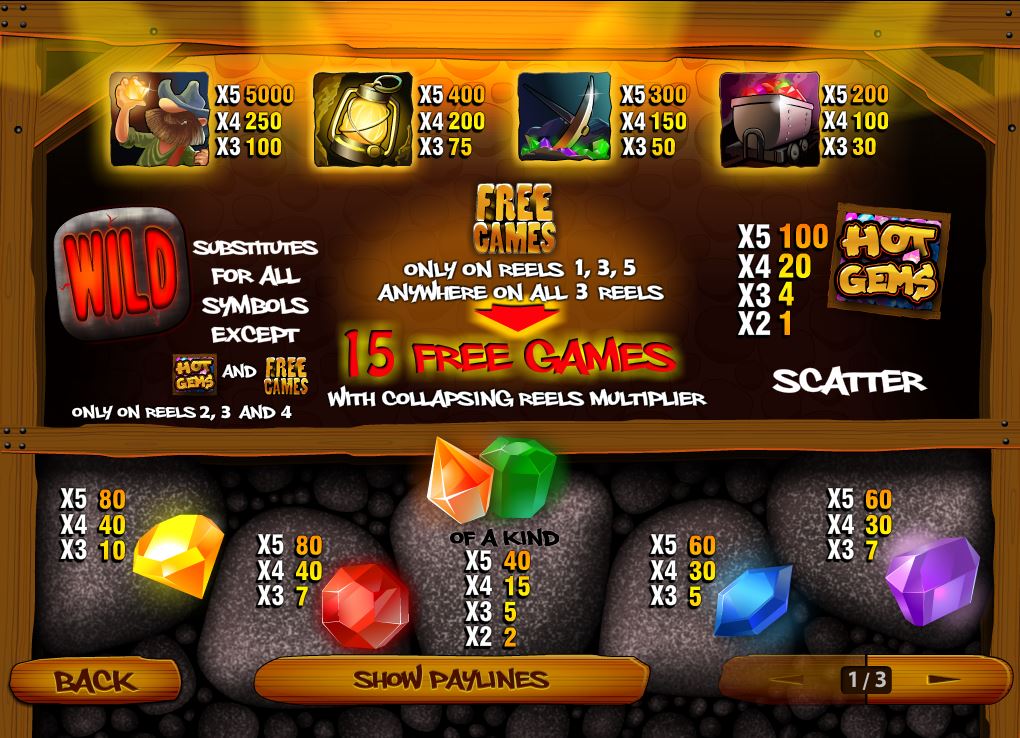Viewport: 1020px width, 738px height.
Task: Advance to the next paytable page
Action: pos(941,680)
